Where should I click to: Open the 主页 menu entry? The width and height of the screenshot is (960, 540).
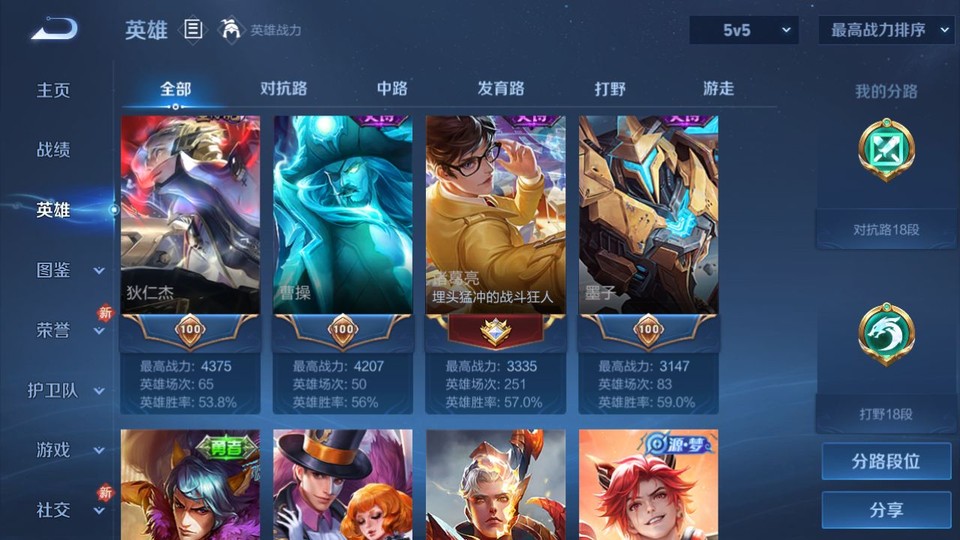click(54, 90)
